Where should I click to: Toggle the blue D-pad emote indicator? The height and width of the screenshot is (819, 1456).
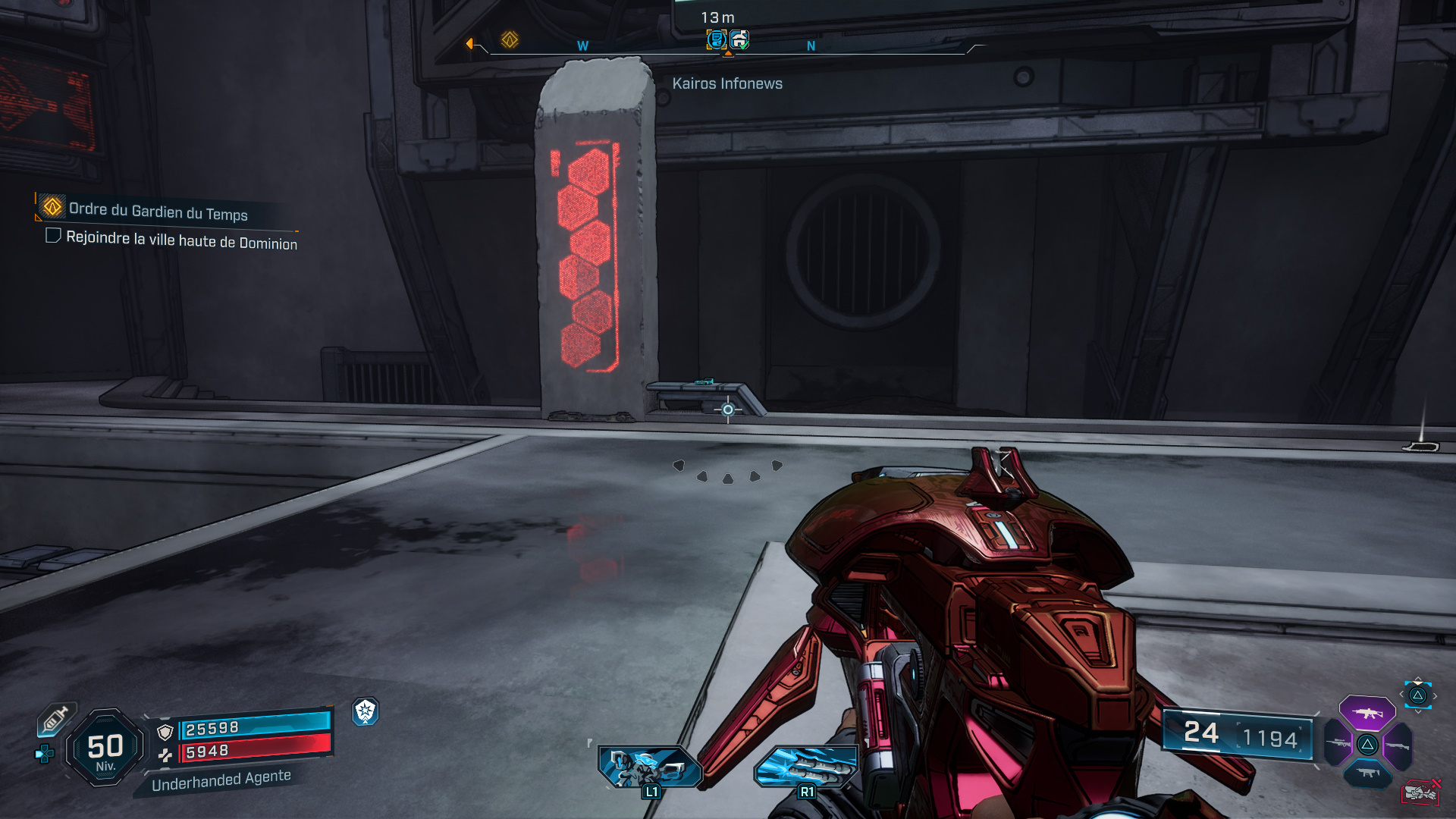(44, 754)
